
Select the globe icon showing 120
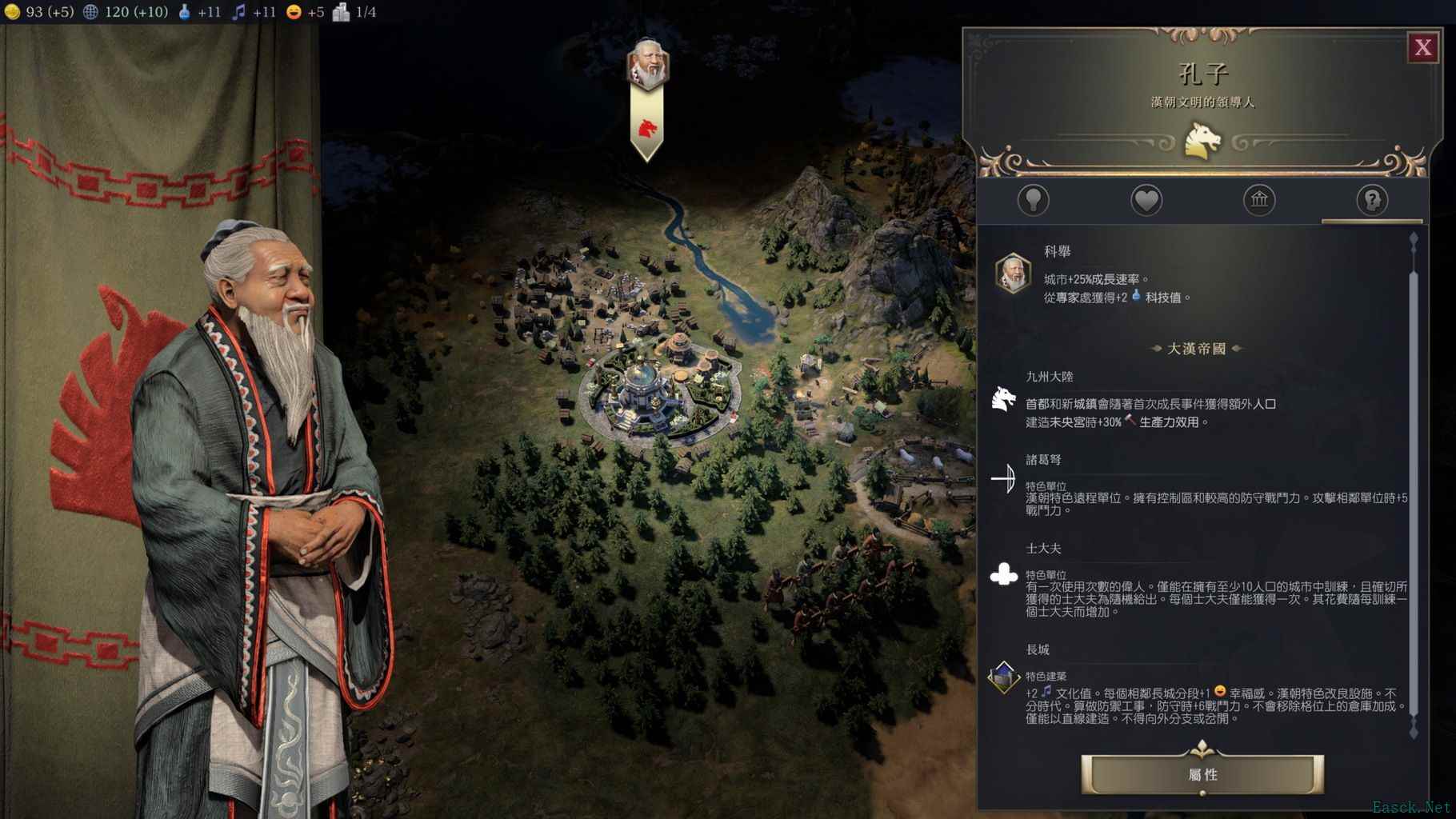[x=91, y=12]
